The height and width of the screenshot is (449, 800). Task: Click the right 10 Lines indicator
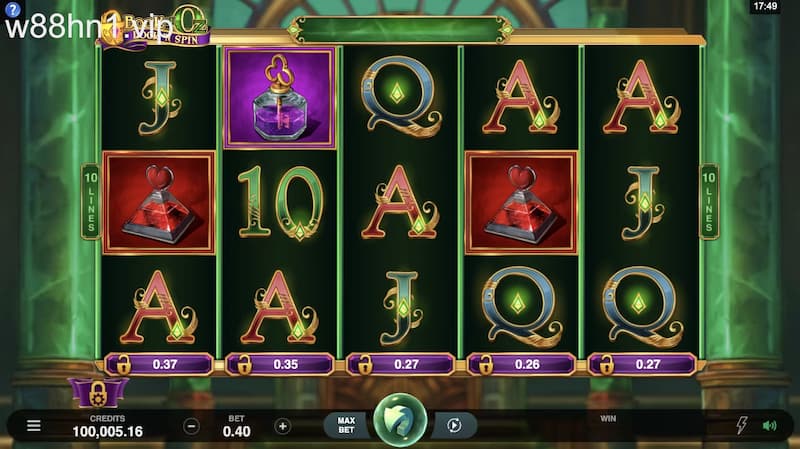coord(709,201)
